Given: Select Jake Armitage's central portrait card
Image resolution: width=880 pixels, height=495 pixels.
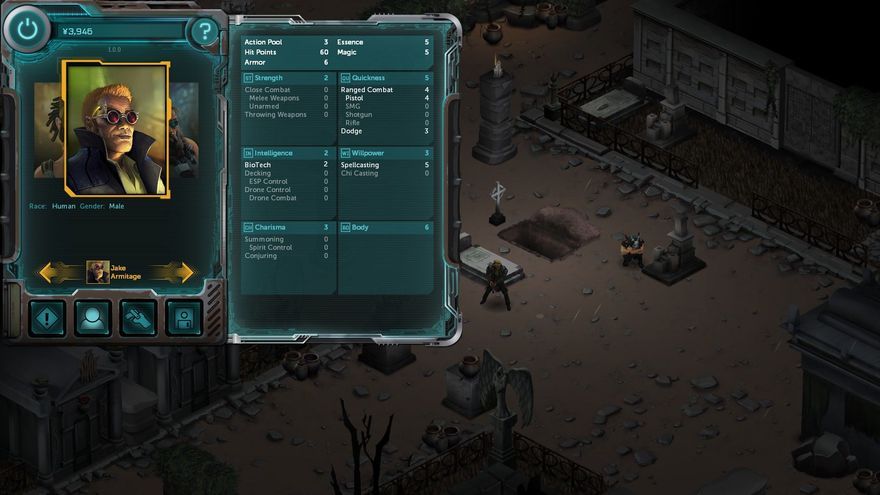Looking at the screenshot, I should point(116,129).
